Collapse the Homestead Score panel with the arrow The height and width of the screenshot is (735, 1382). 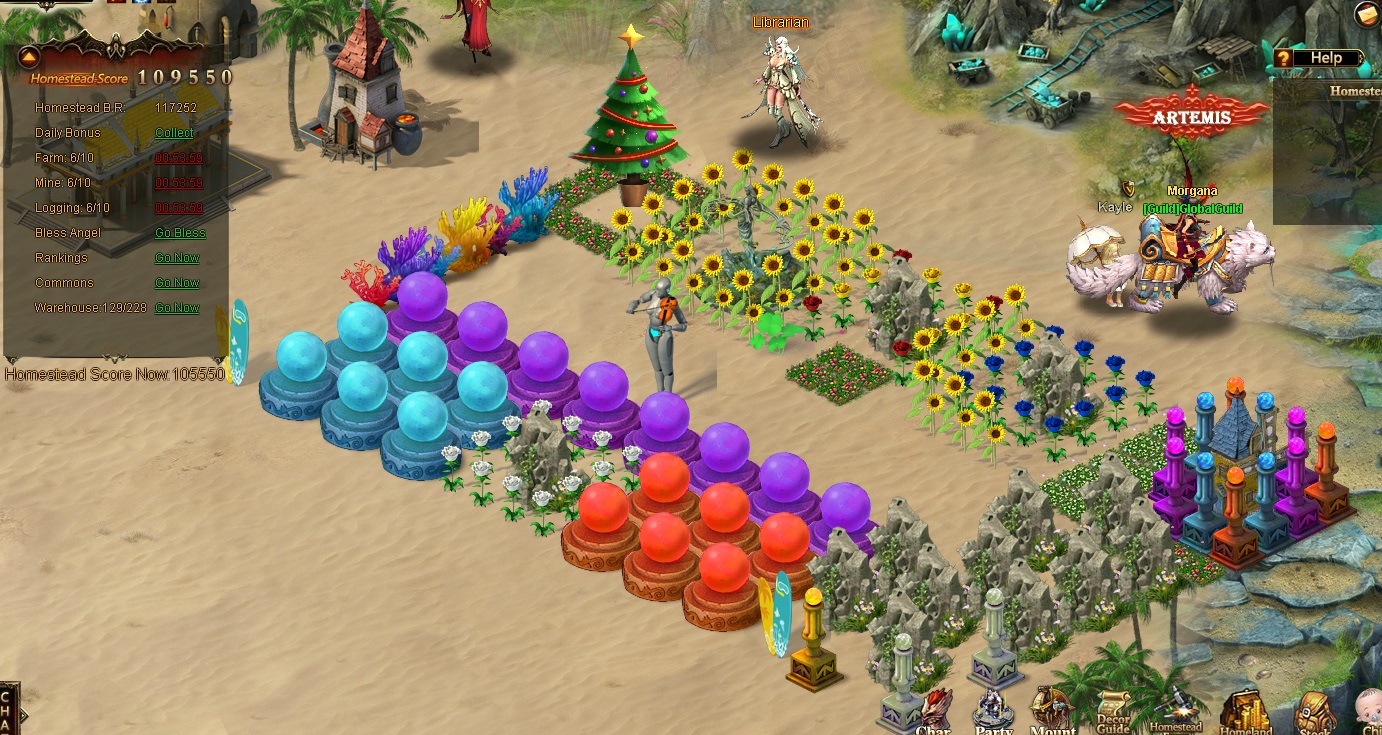click(x=27, y=56)
